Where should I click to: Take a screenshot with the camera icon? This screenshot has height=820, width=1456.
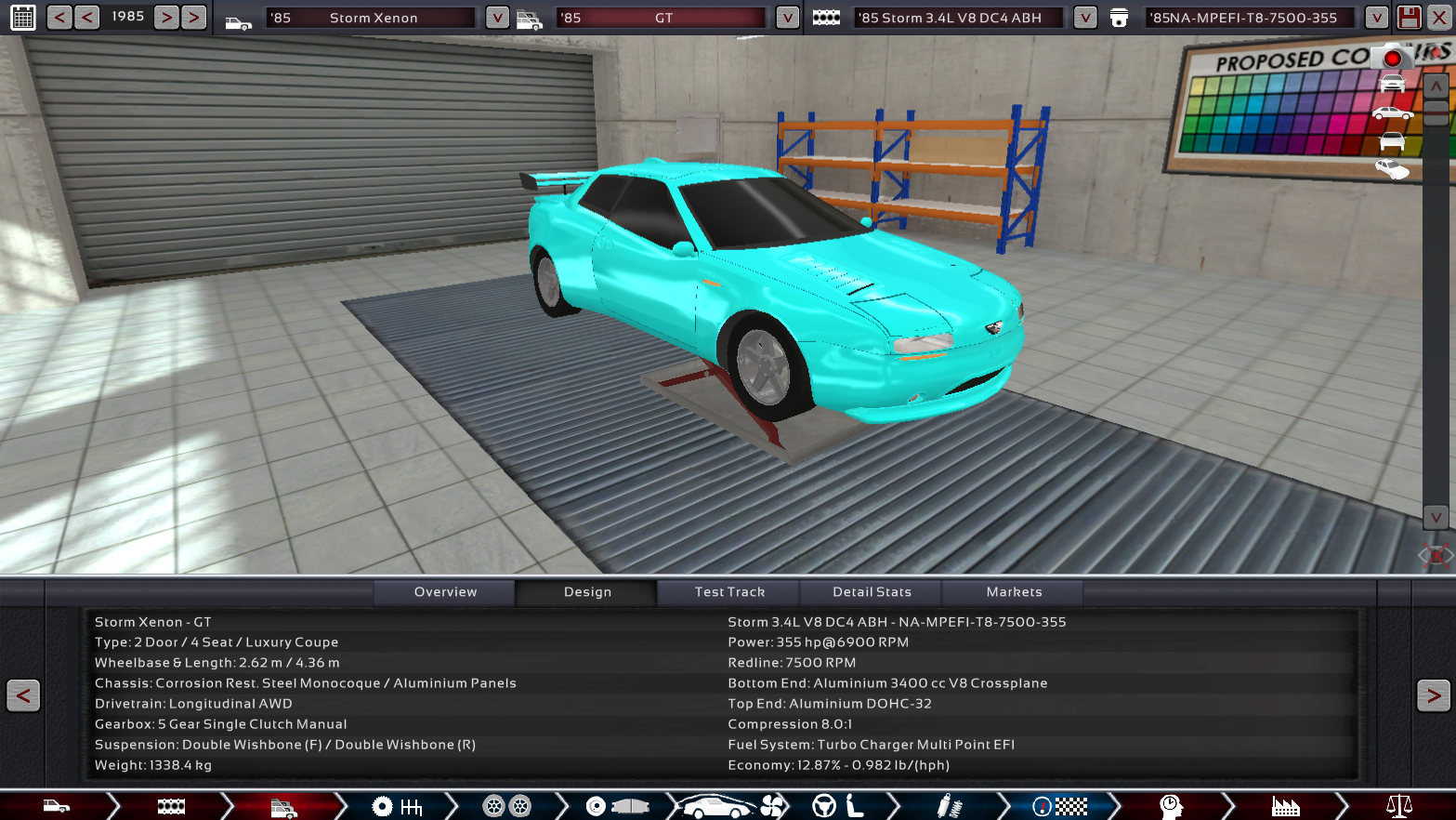1392,58
